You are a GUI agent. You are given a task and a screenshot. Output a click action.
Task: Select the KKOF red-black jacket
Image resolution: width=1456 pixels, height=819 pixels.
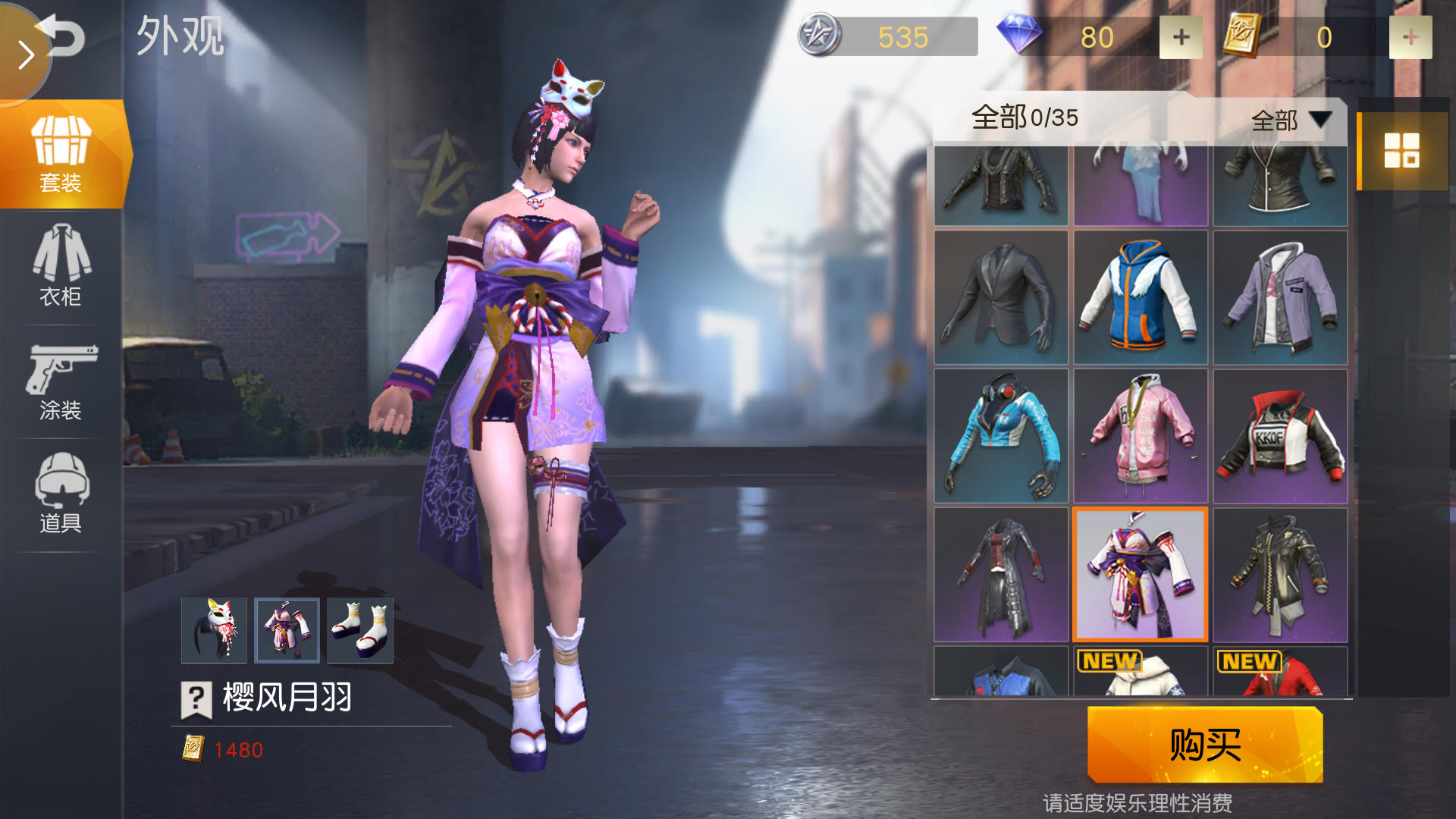1280,437
